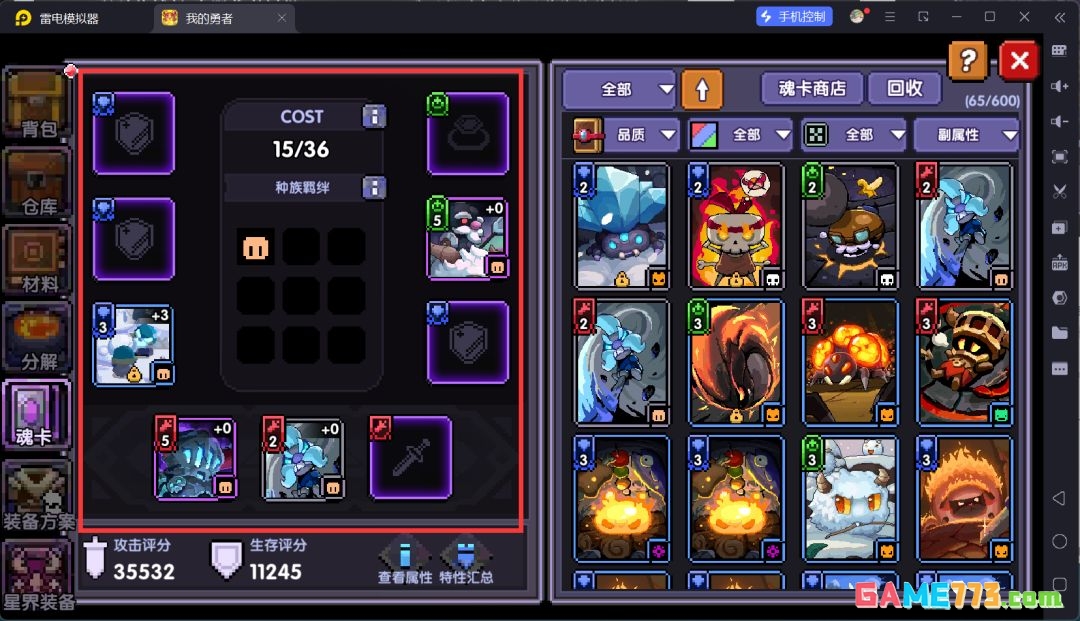The image size is (1080, 621).
Task: Open the 魂卡商店 soul card shop
Action: click(x=811, y=89)
